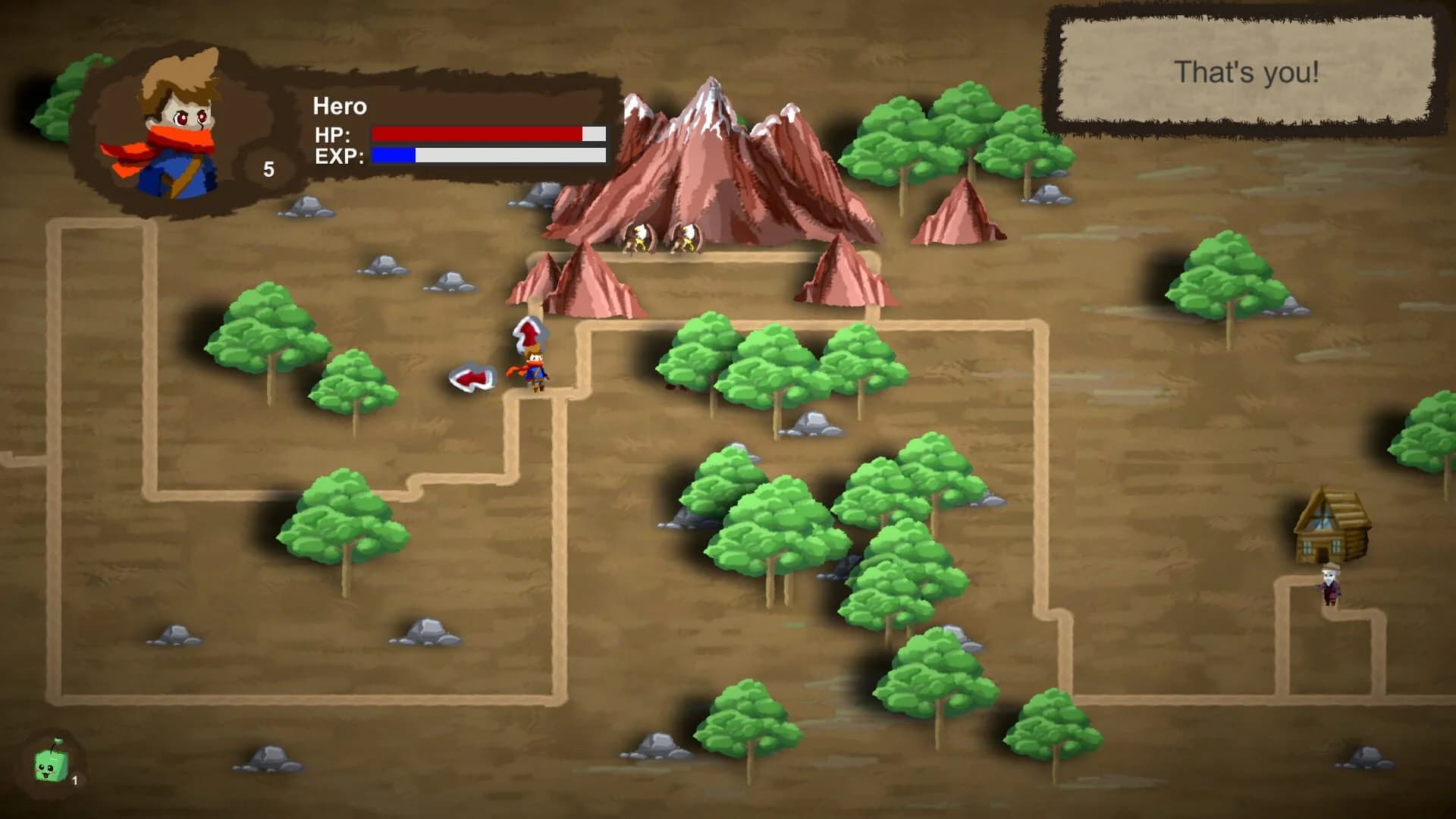Click the hero's name label Hero

[339, 107]
